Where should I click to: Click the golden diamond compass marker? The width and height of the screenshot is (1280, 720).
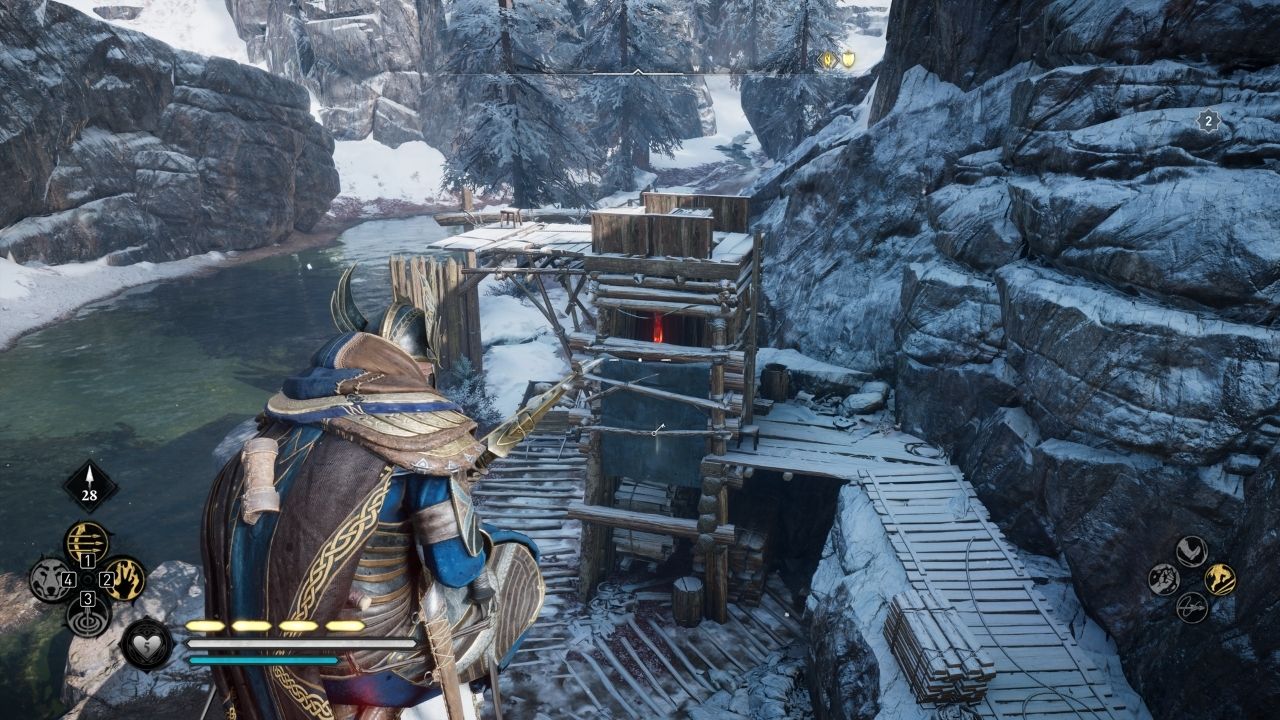828,60
